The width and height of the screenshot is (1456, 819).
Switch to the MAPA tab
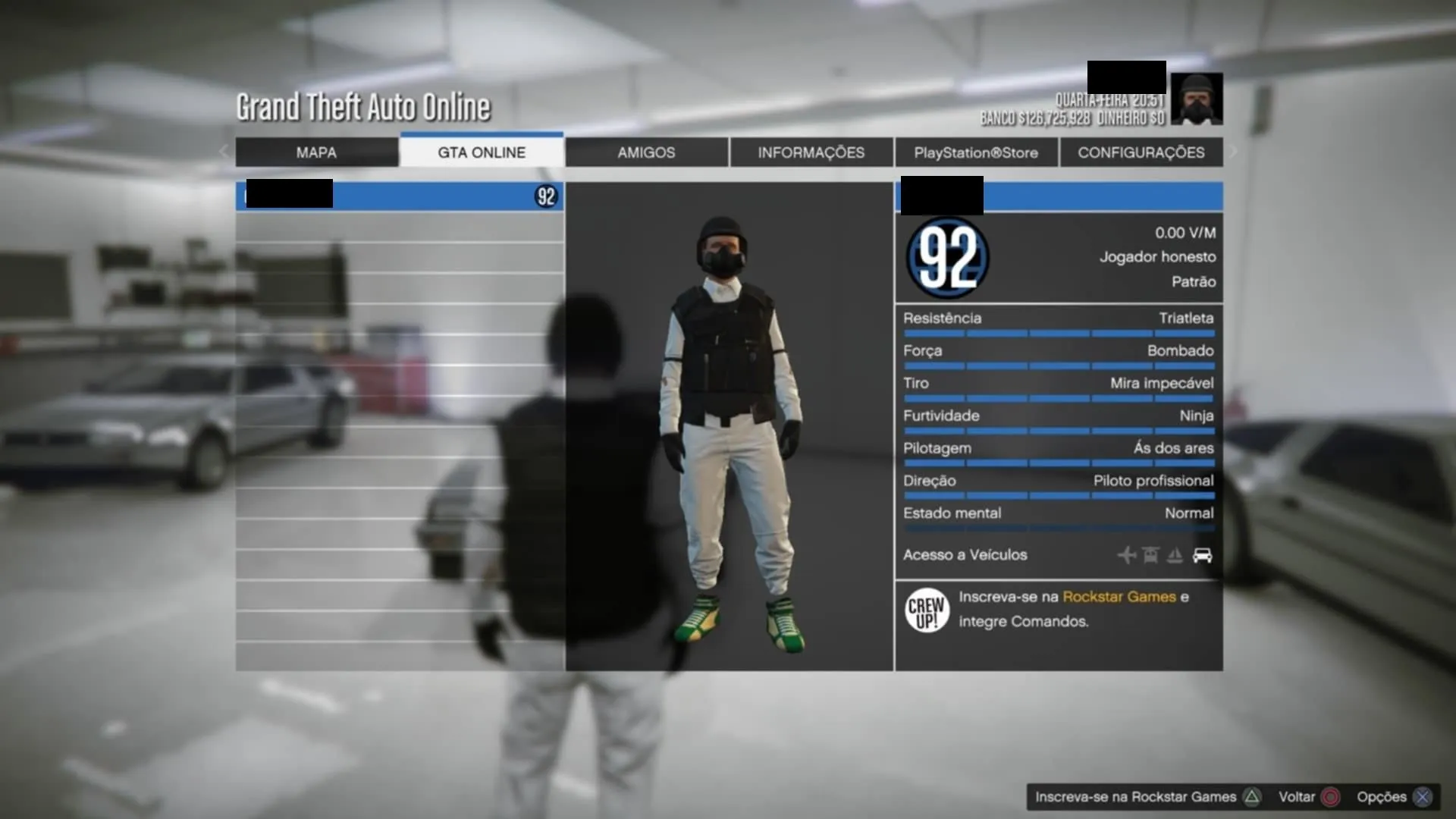[x=316, y=152]
